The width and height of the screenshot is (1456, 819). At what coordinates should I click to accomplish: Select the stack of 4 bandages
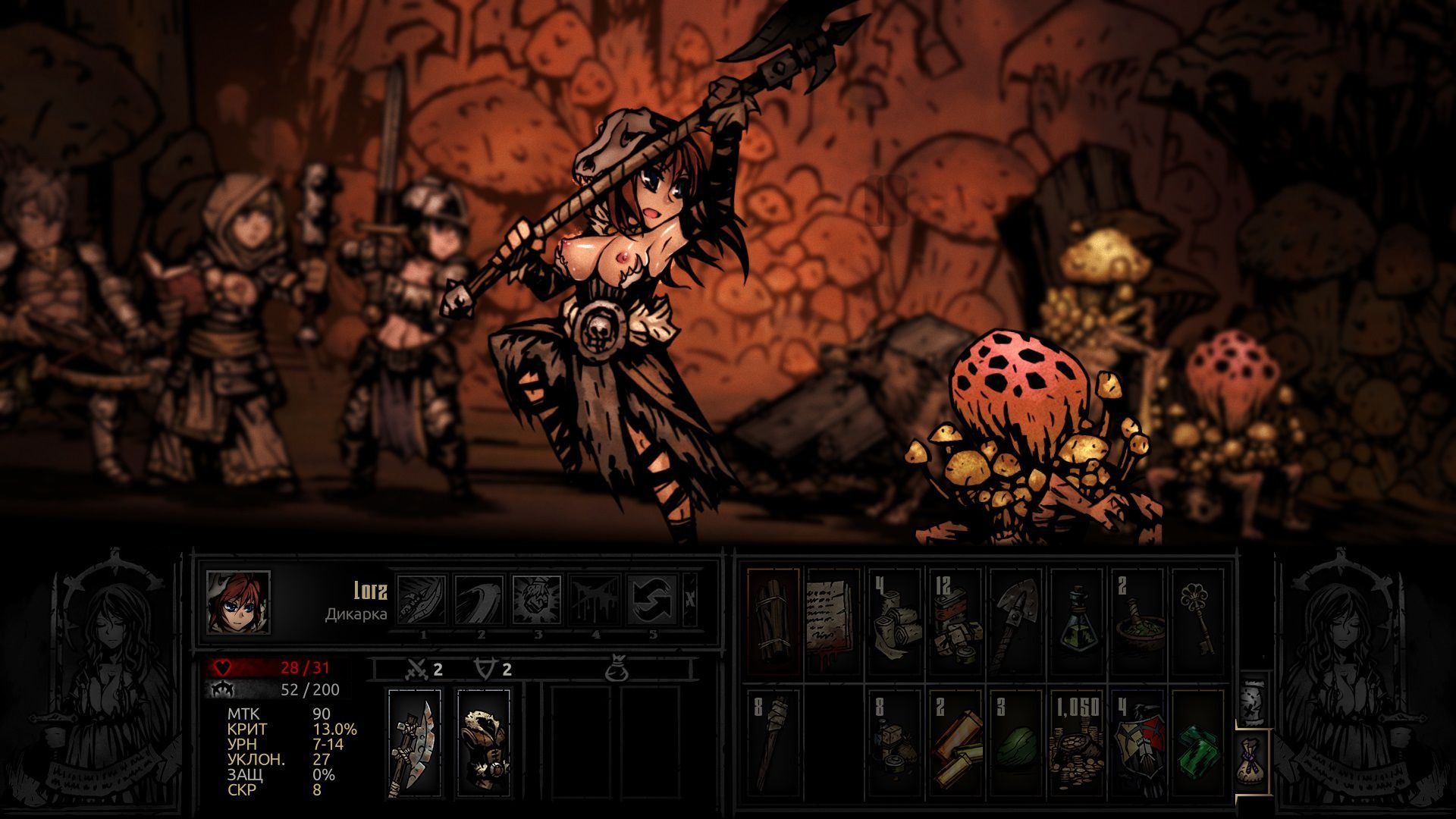coord(895,621)
